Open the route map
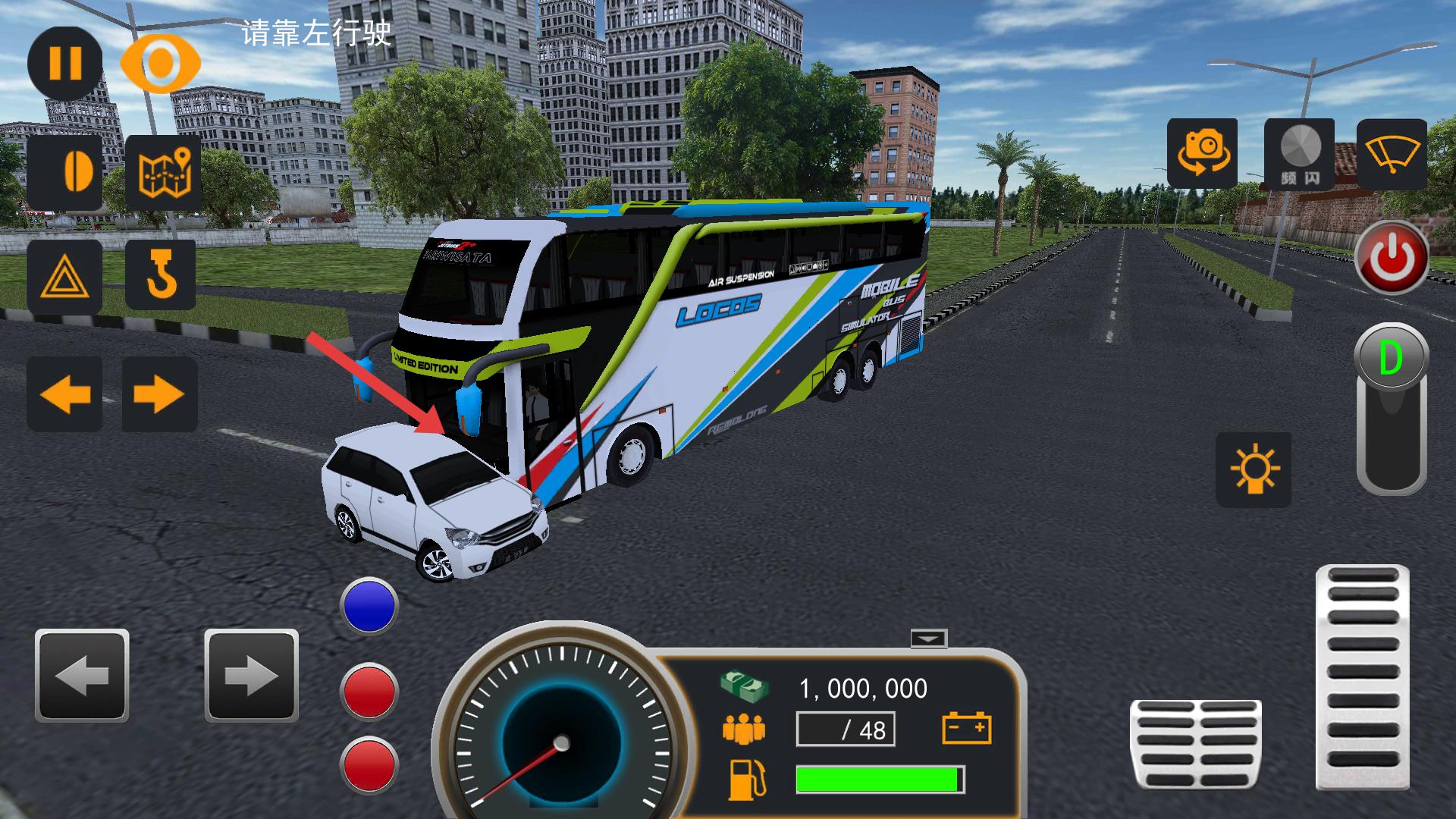Viewport: 1456px width, 819px height. tap(164, 173)
